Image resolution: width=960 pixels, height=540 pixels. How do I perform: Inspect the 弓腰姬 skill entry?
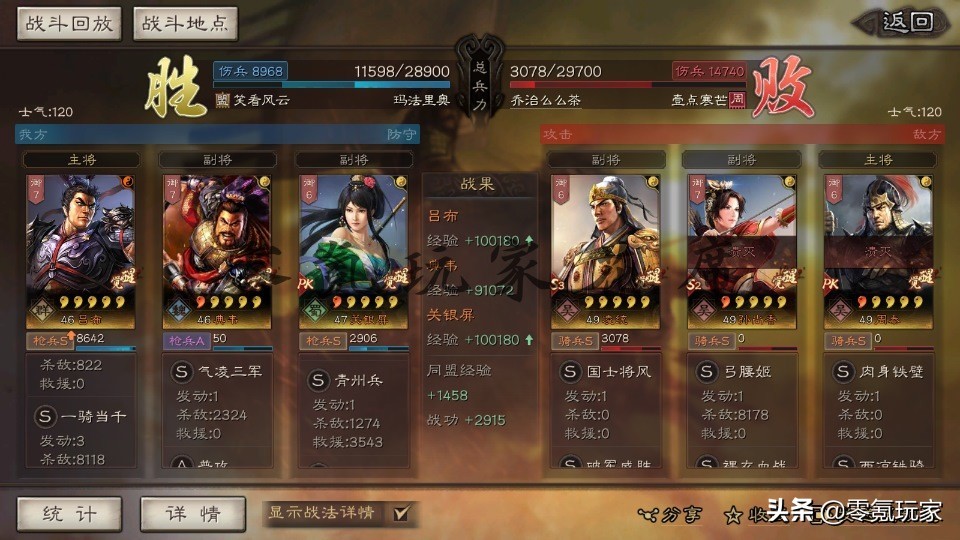pos(741,372)
